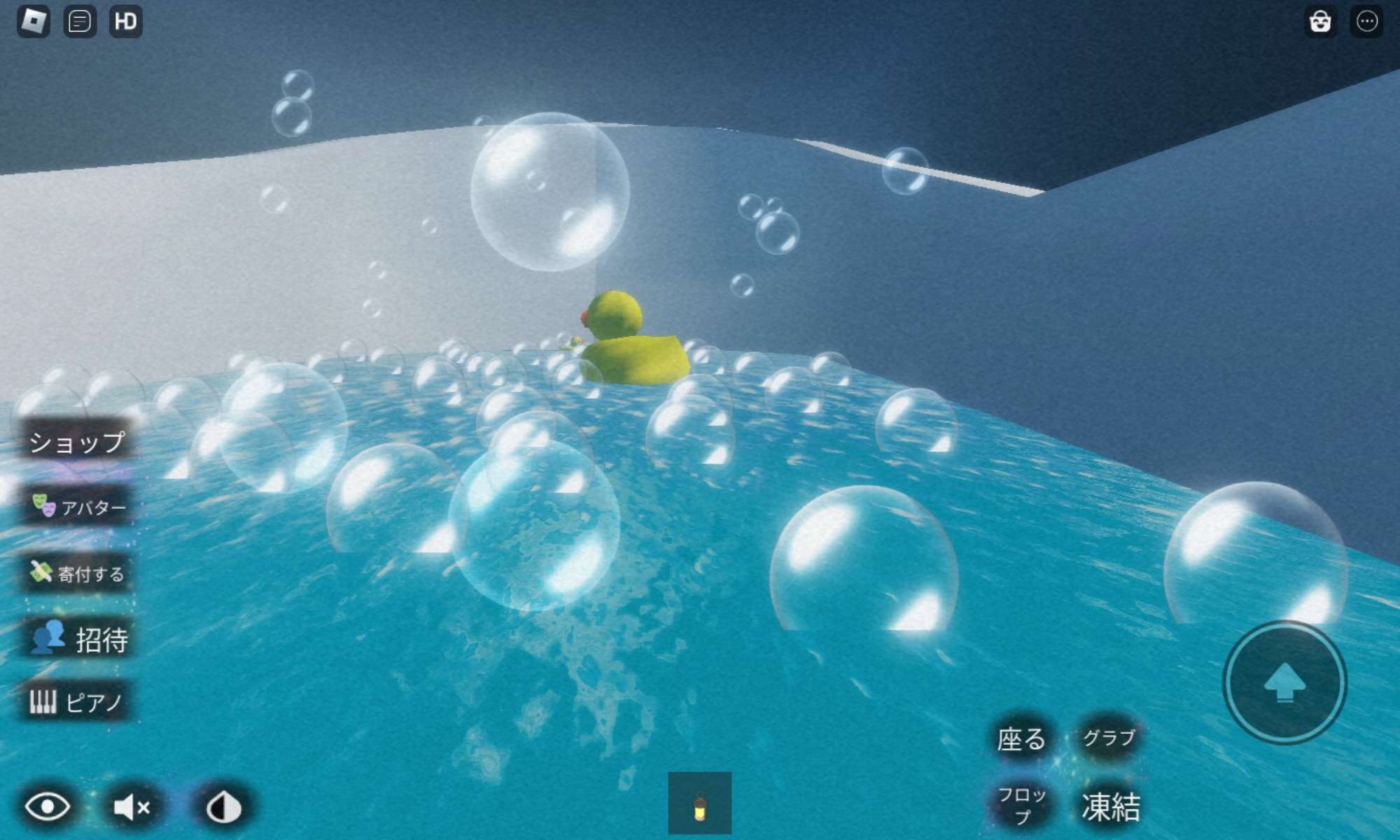Select the lantern hotbar slot
The width and height of the screenshot is (1400, 840).
699,804
